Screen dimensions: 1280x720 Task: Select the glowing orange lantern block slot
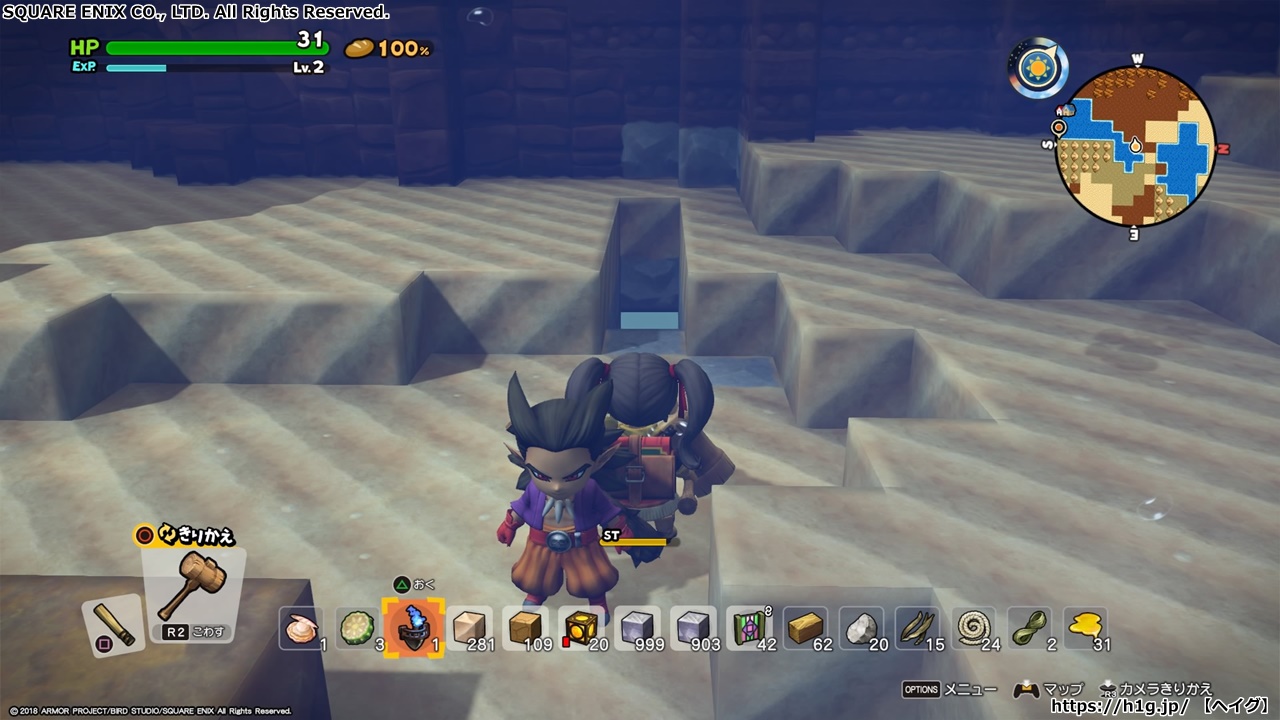(x=581, y=630)
